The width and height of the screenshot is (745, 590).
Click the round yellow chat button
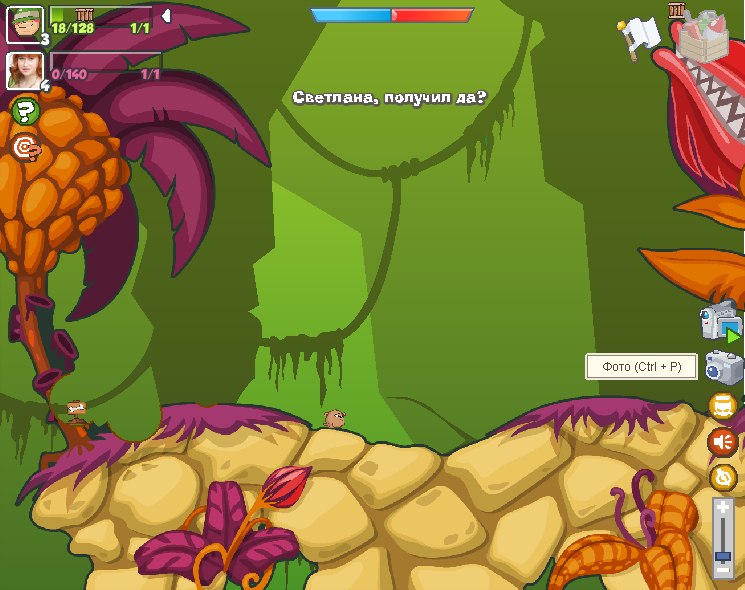[722, 406]
